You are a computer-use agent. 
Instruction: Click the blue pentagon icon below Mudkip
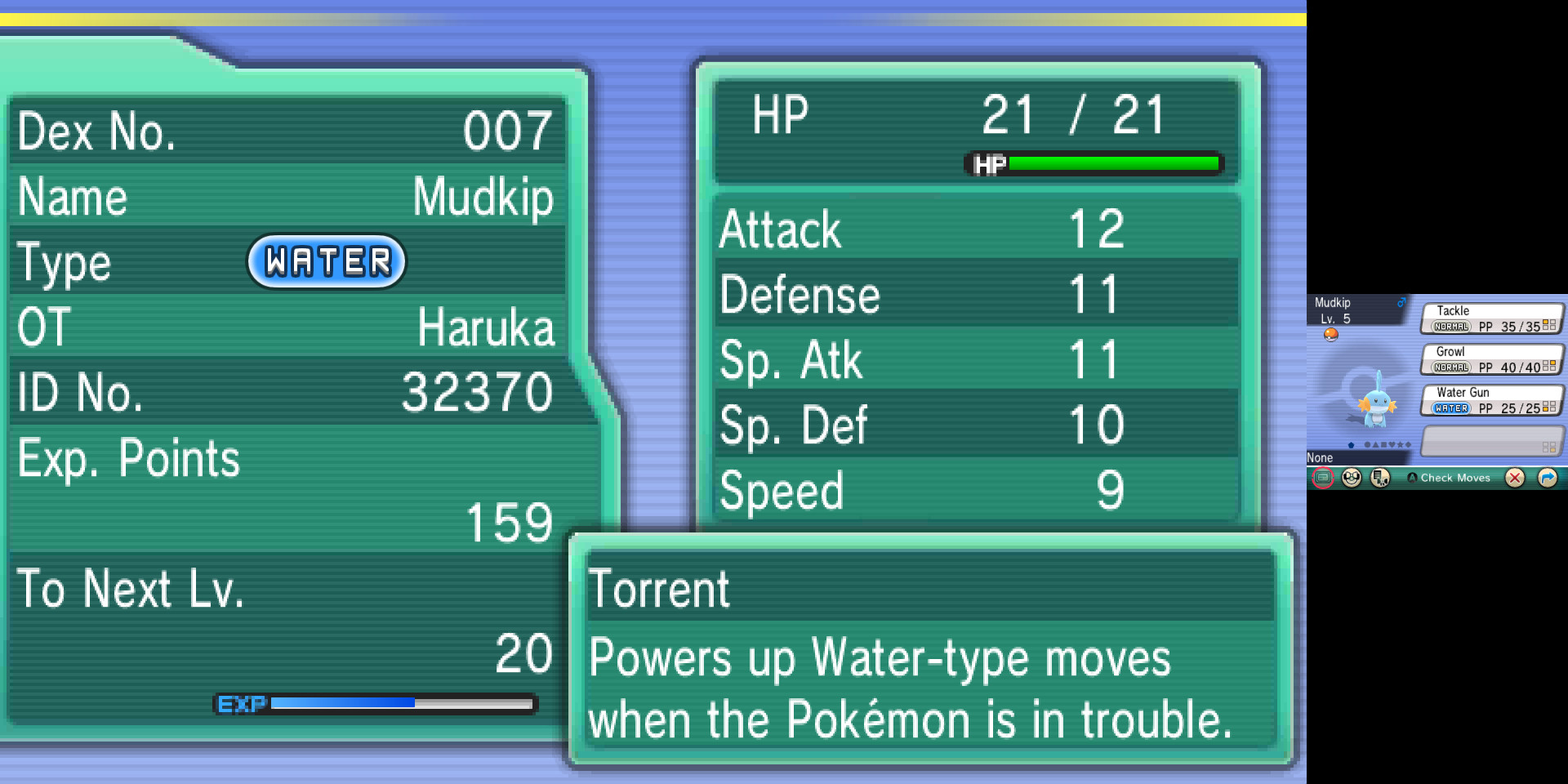1351,443
